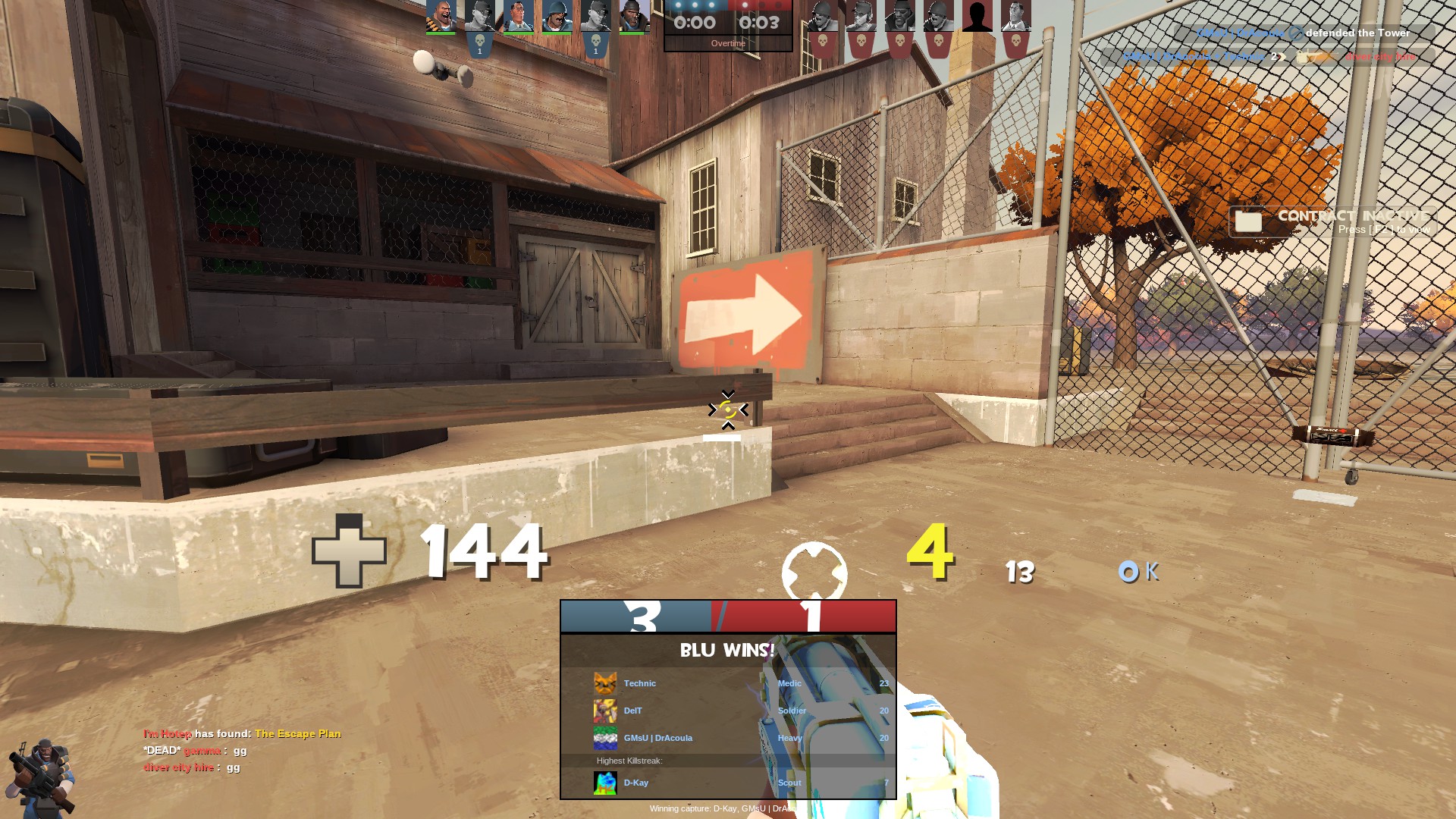The width and height of the screenshot is (1456, 819).
Task: Open the Contract Inactive panel
Action: click(1332, 221)
